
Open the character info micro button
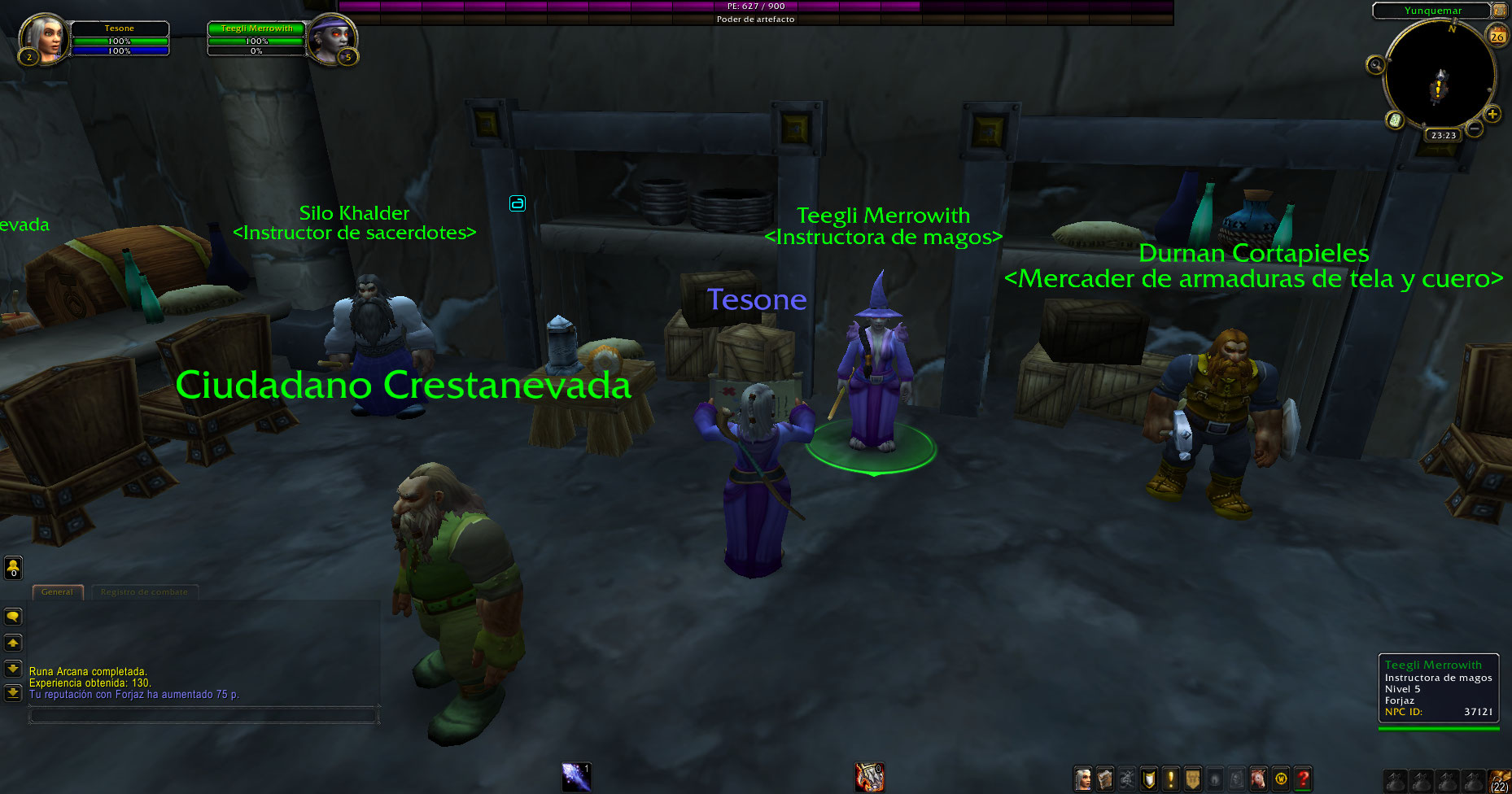[1082, 779]
